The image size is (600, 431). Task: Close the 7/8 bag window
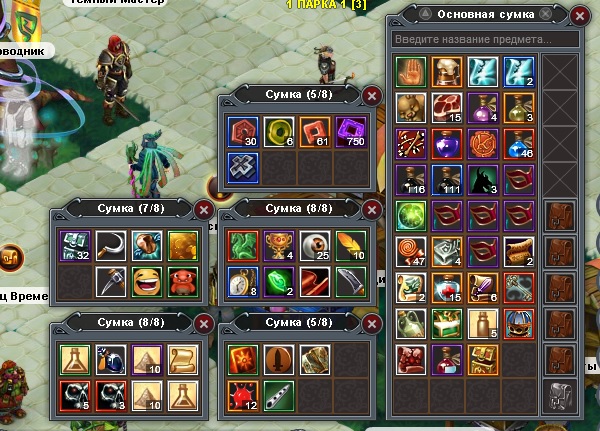[204, 209]
